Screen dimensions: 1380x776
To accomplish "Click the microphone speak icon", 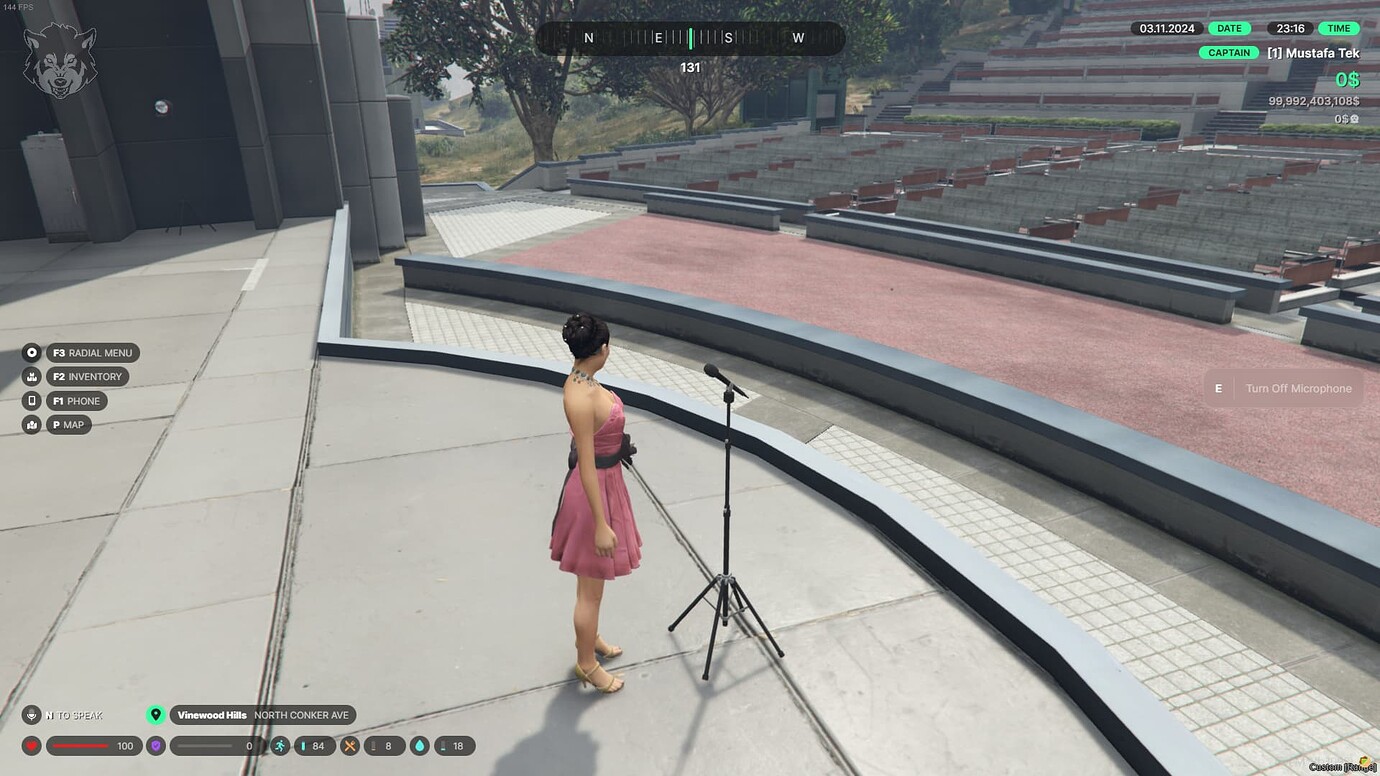I will pyautogui.click(x=30, y=715).
